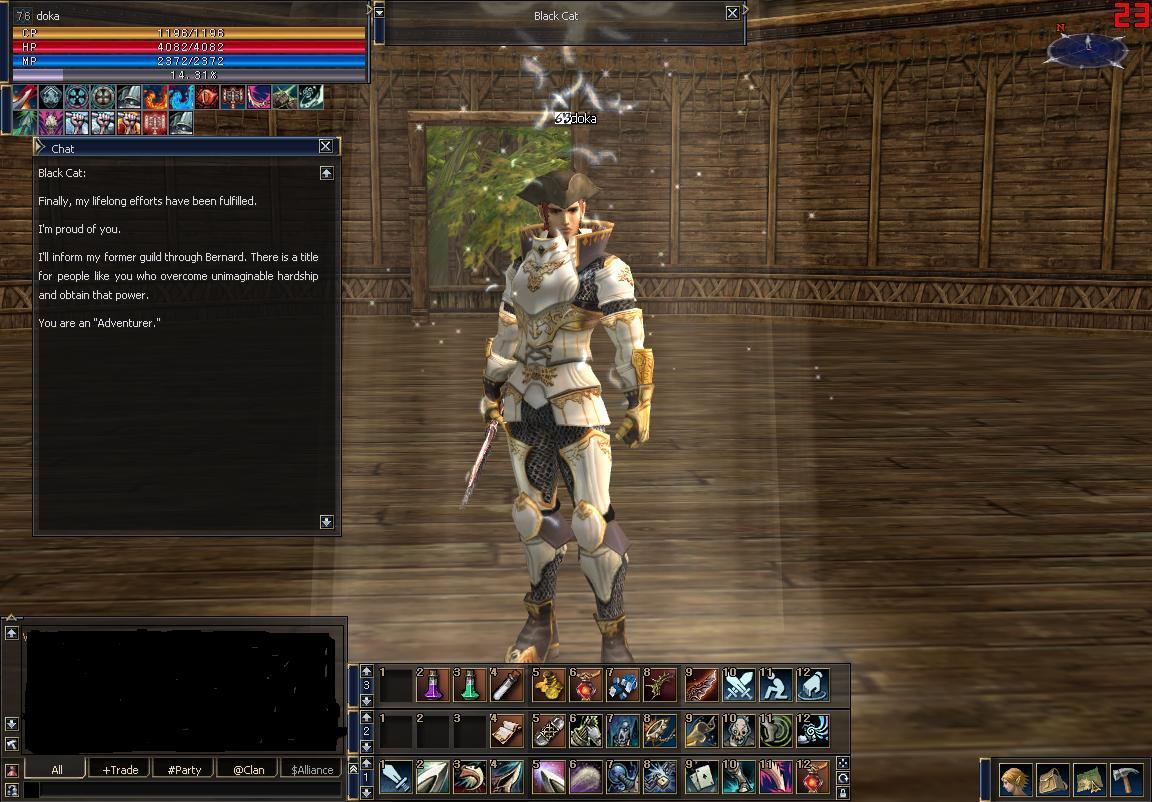Image resolution: width=1152 pixels, height=802 pixels.
Task: Activate the crossed swords attack action
Action: point(740,685)
